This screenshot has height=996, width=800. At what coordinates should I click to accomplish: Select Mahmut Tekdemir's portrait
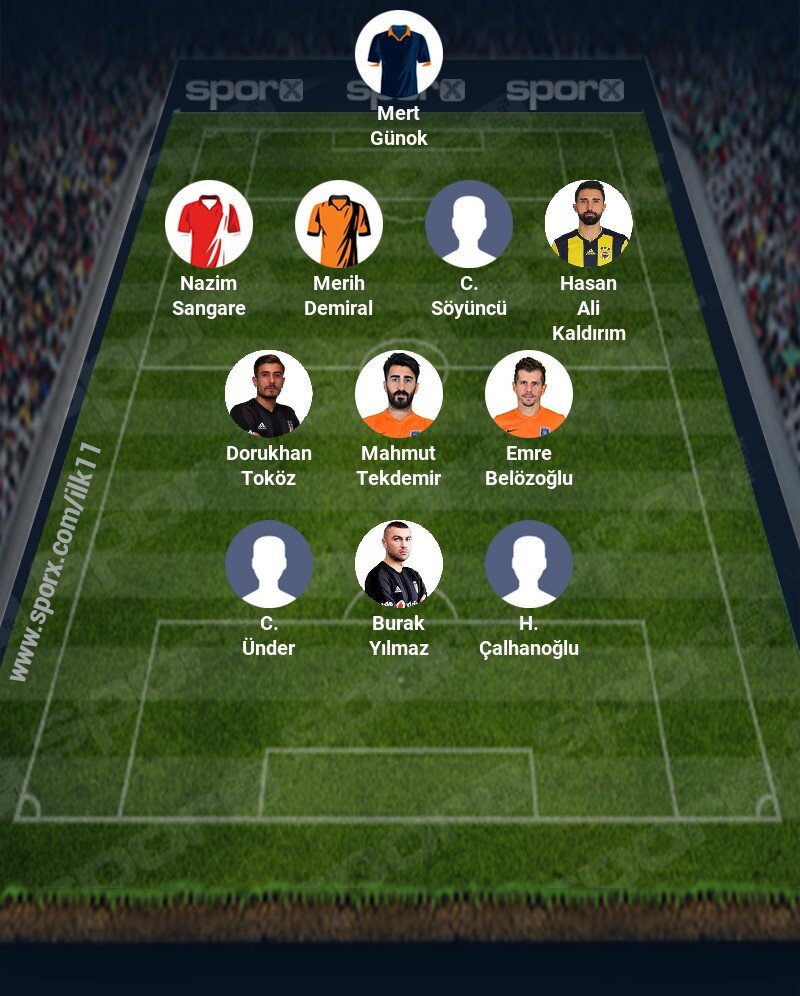click(x=399, y=394)
